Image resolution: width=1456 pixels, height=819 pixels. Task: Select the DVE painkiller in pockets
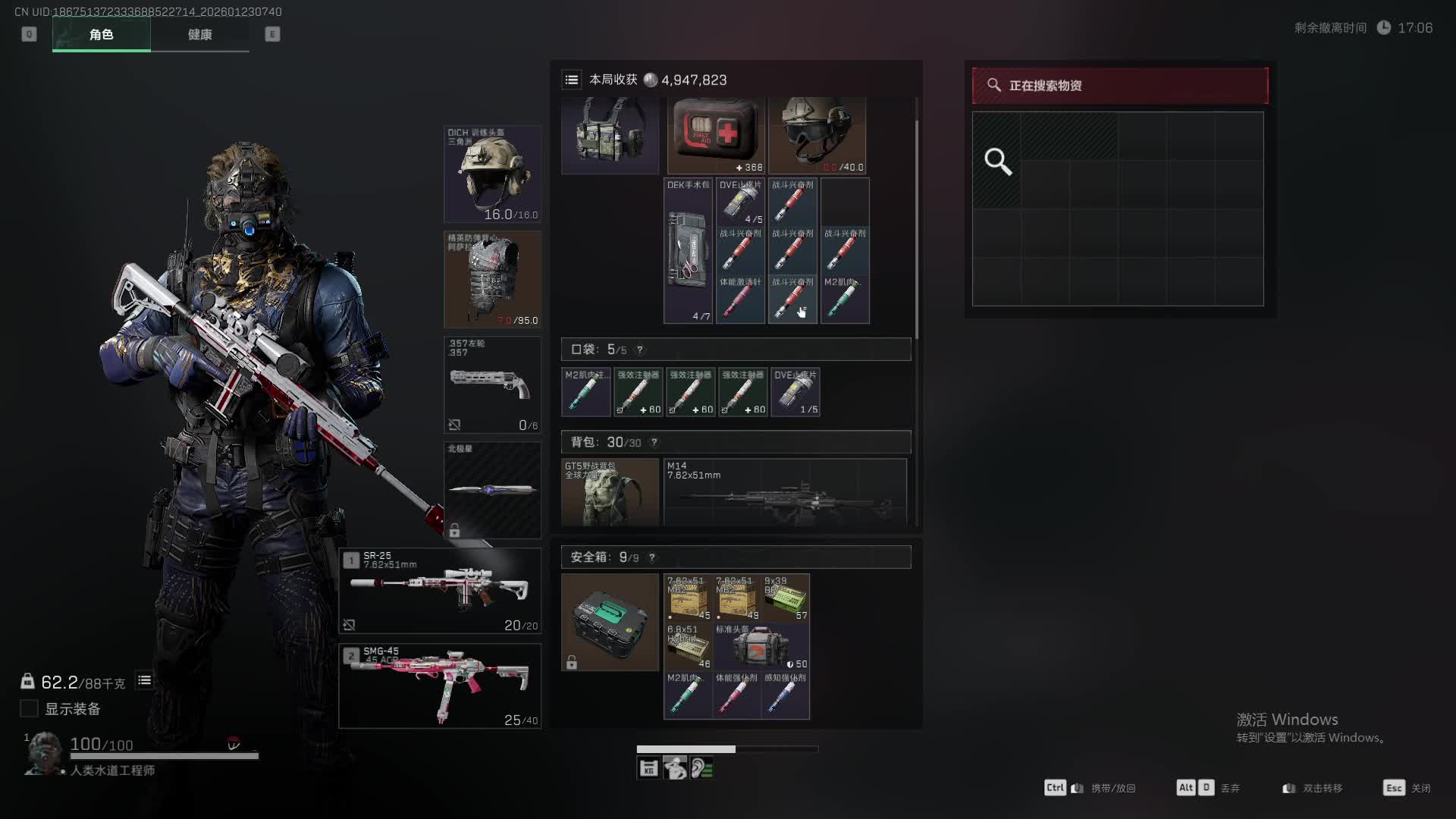pyautogui.click(x=795, y=392)
